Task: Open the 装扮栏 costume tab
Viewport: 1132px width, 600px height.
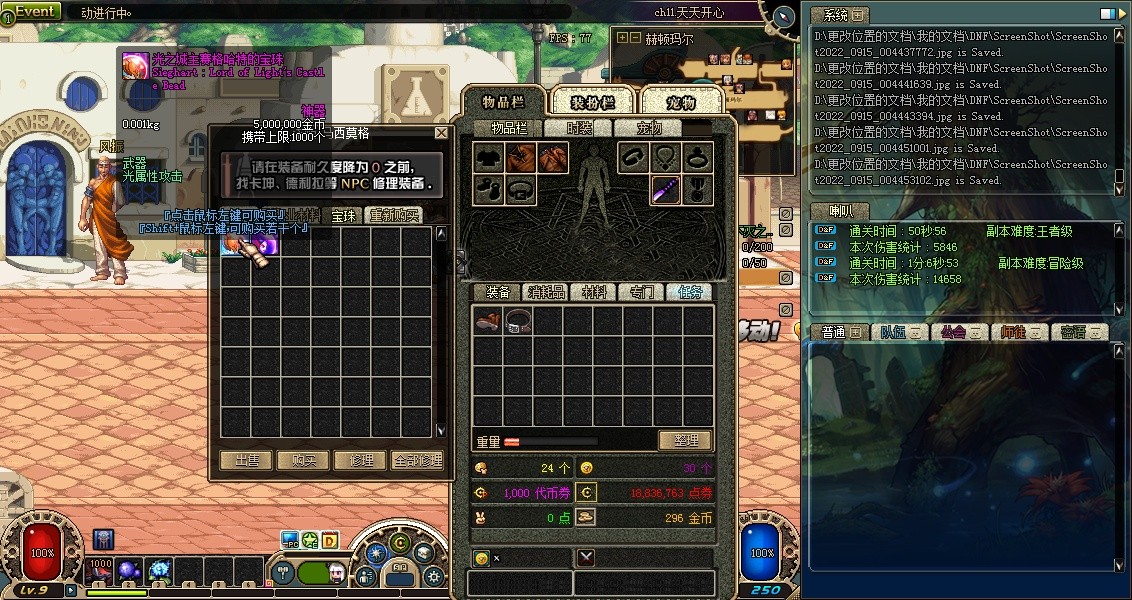Action: coord(593,102)
